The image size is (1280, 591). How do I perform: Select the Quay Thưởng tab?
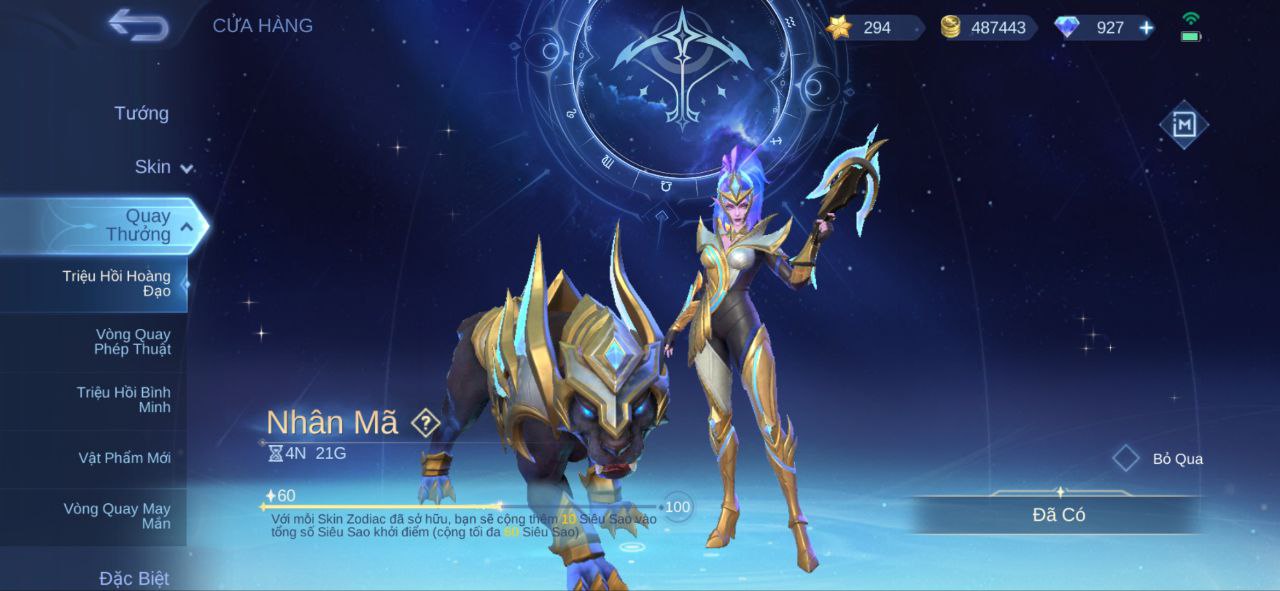(x=138, y=225)
